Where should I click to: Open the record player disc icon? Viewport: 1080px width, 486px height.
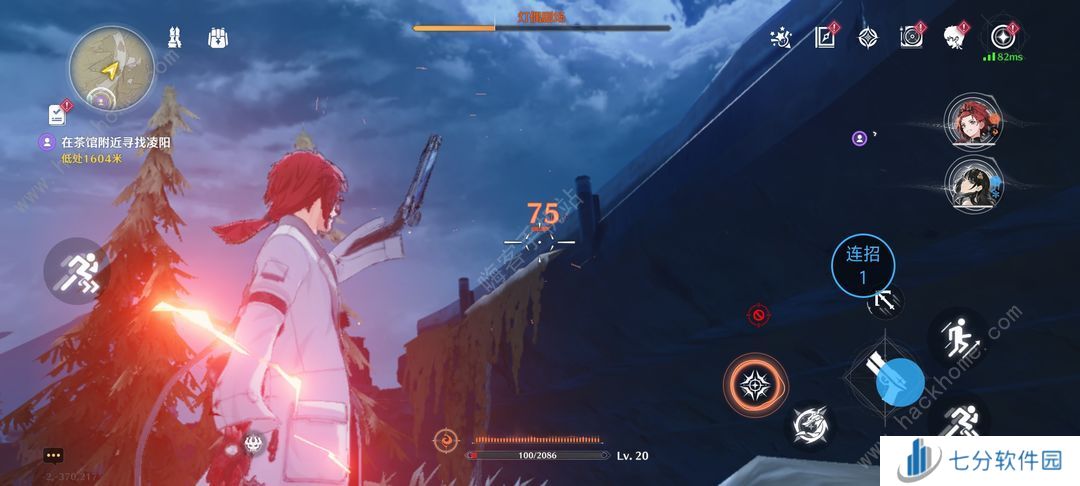(x=911, y=37)
